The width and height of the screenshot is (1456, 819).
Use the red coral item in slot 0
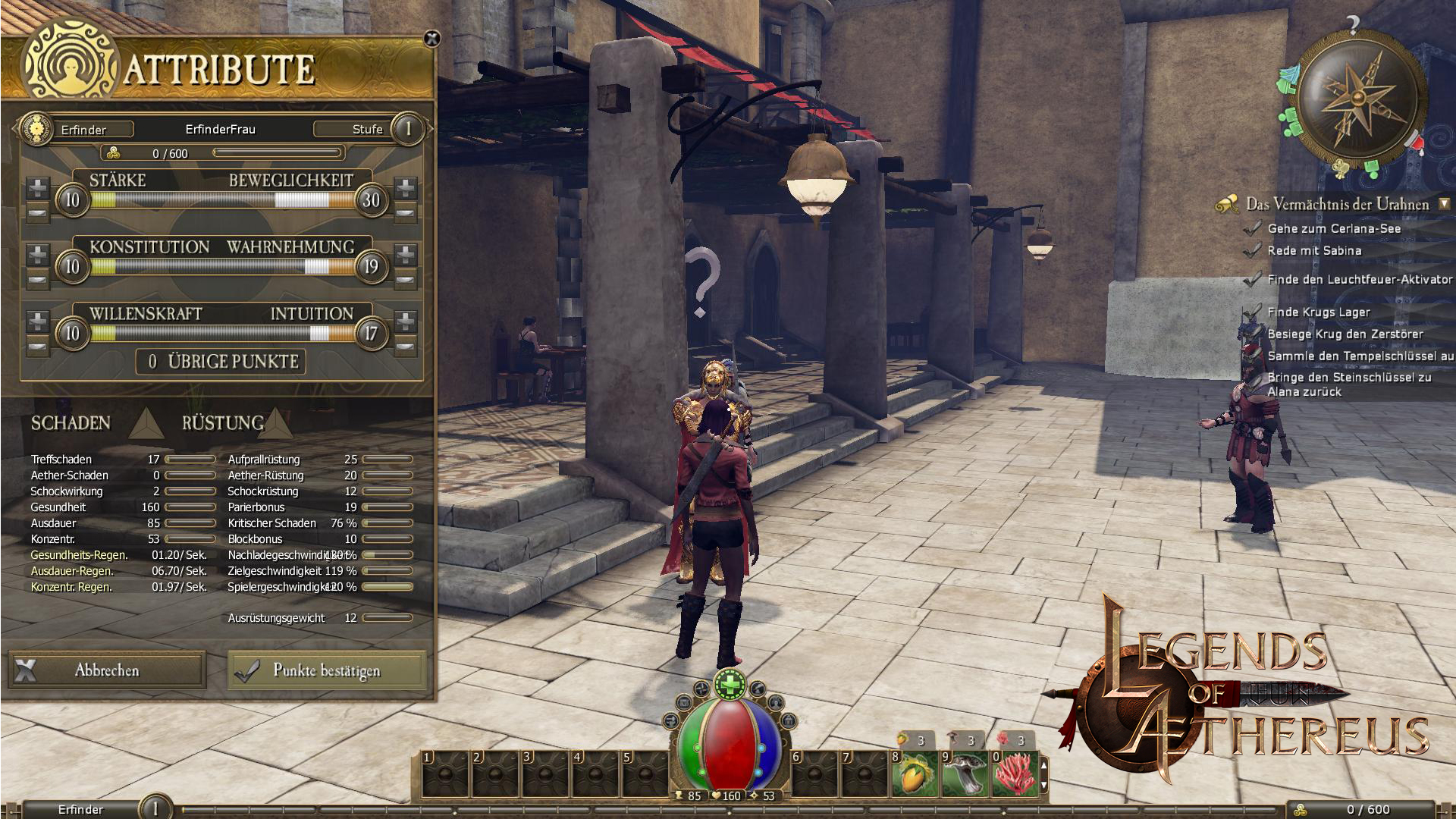[1014, 775]
